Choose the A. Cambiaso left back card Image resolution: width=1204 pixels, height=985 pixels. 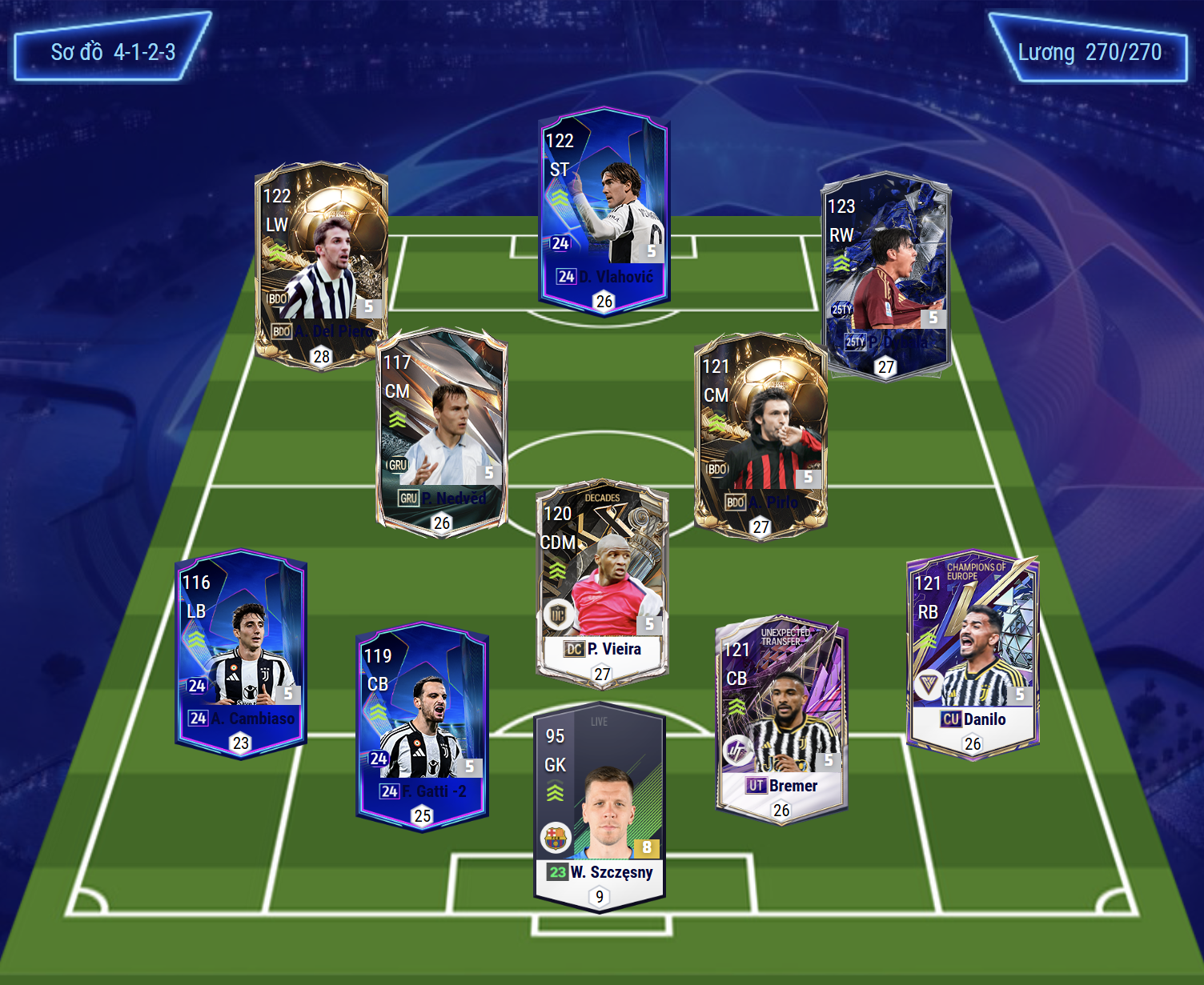click(241, 654)
